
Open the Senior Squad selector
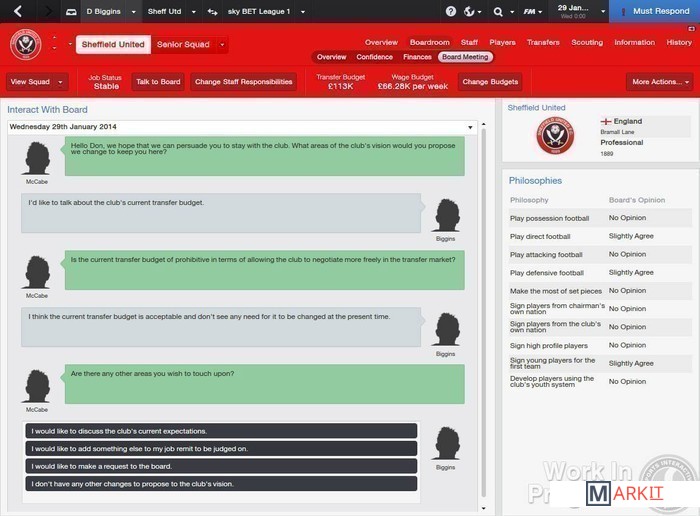click(191, 45)
